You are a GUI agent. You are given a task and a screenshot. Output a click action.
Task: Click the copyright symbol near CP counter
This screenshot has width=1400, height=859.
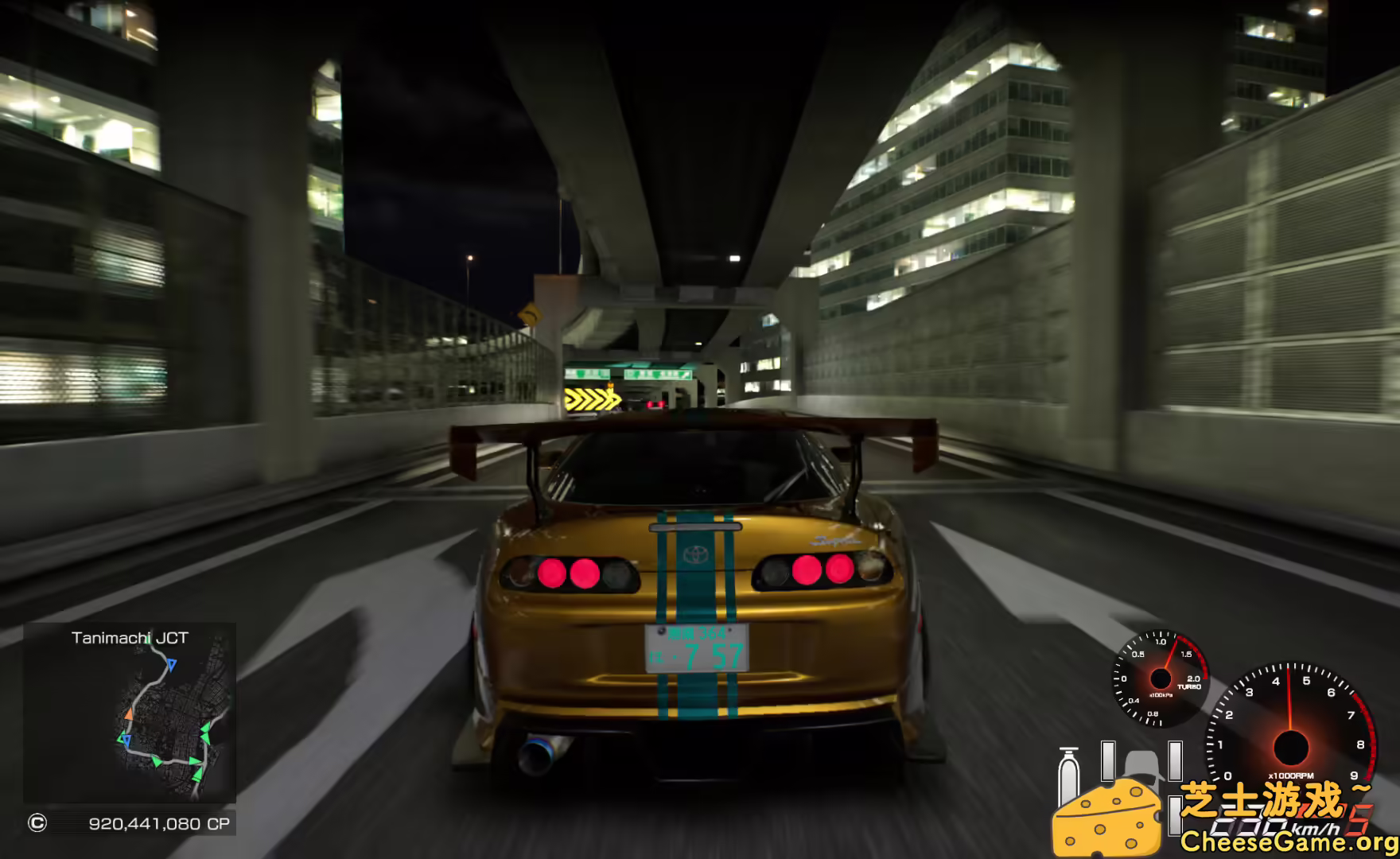click(37, 822)
